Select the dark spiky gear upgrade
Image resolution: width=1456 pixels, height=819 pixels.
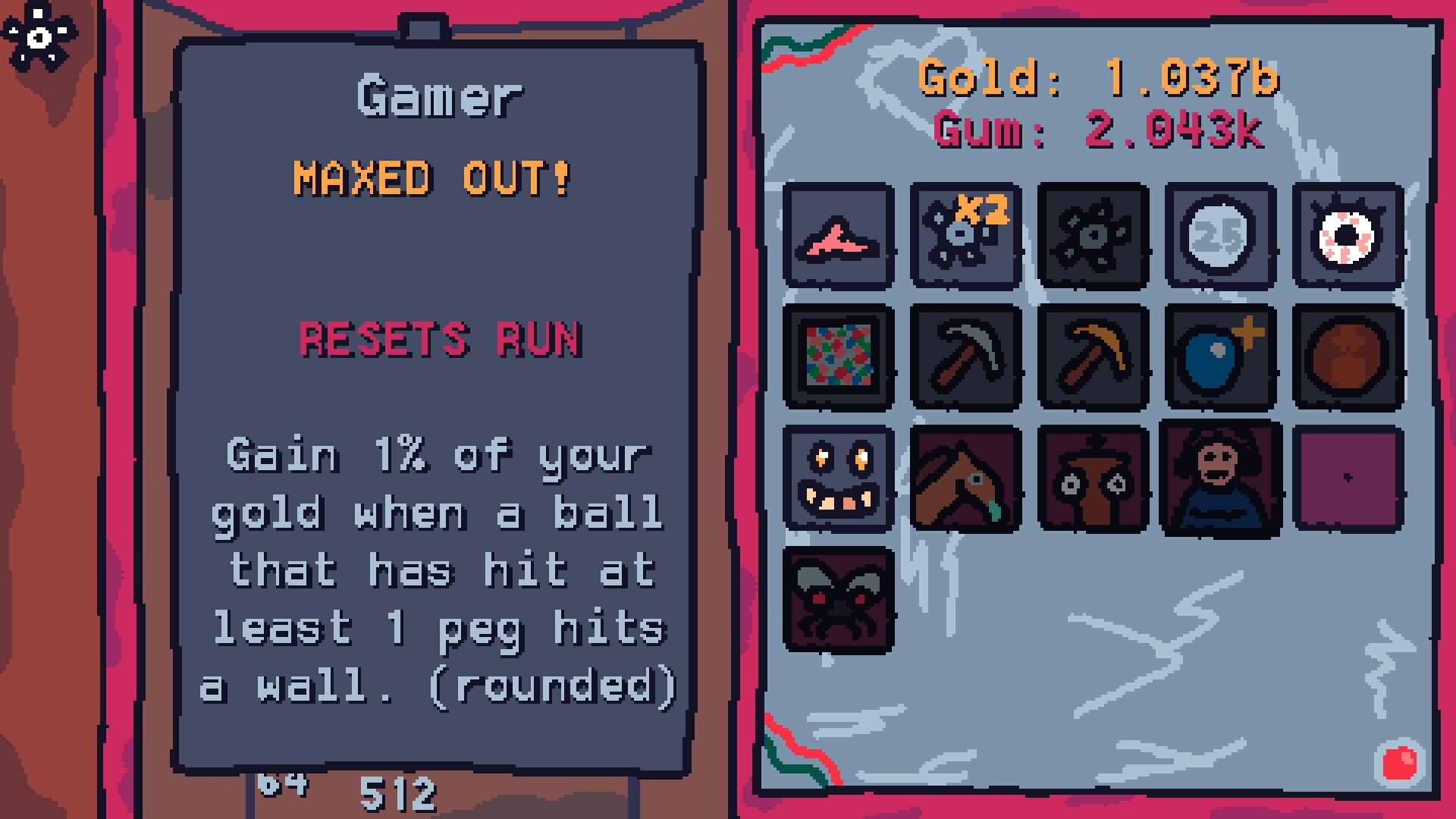coord(1094,235)
